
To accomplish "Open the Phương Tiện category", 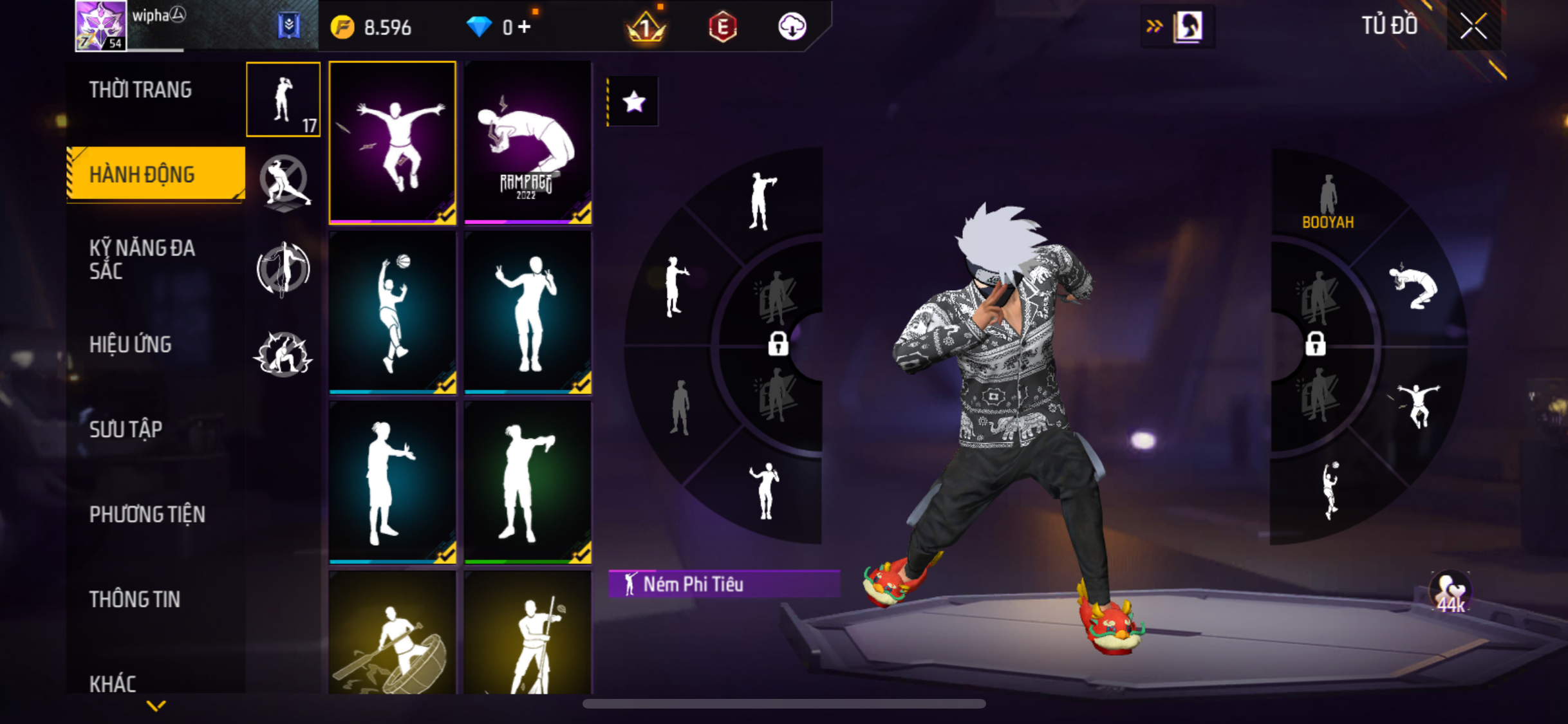I will [x=147, y=514].
